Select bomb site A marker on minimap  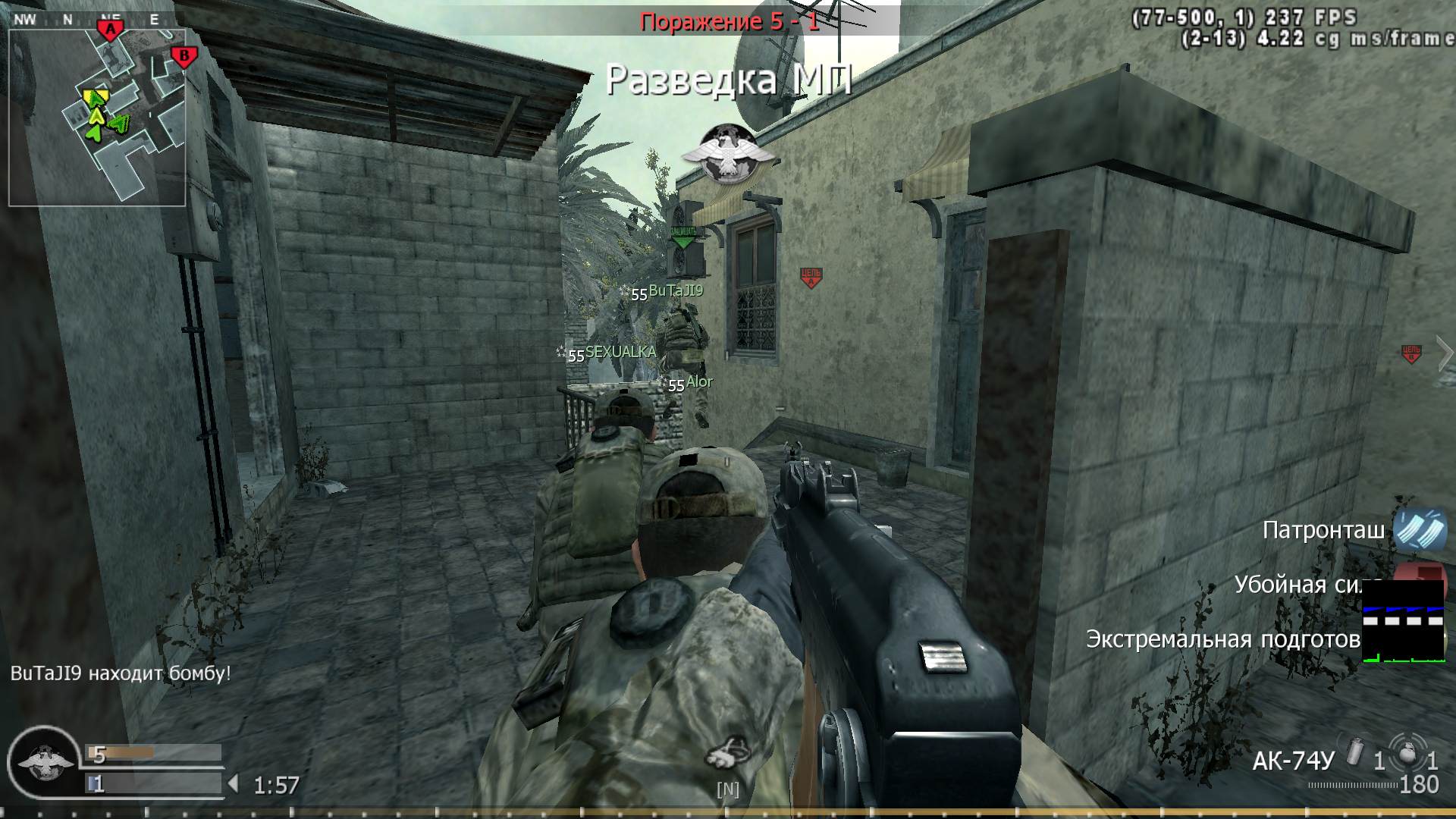(111, 30)
